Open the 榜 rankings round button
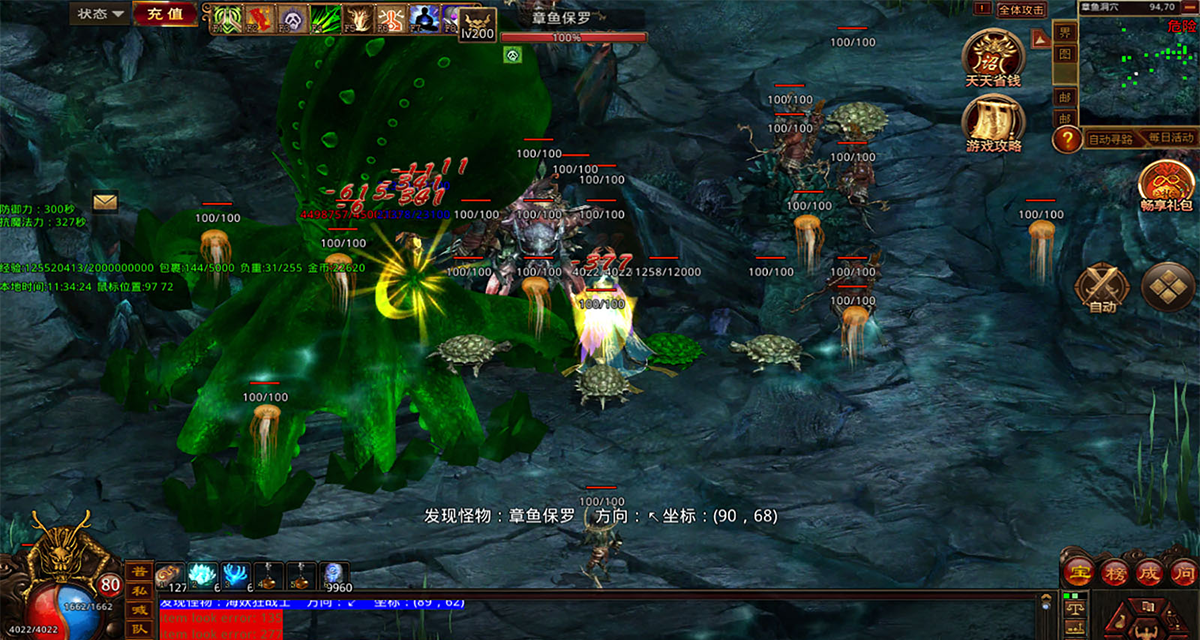 [x=1113, y=572]
